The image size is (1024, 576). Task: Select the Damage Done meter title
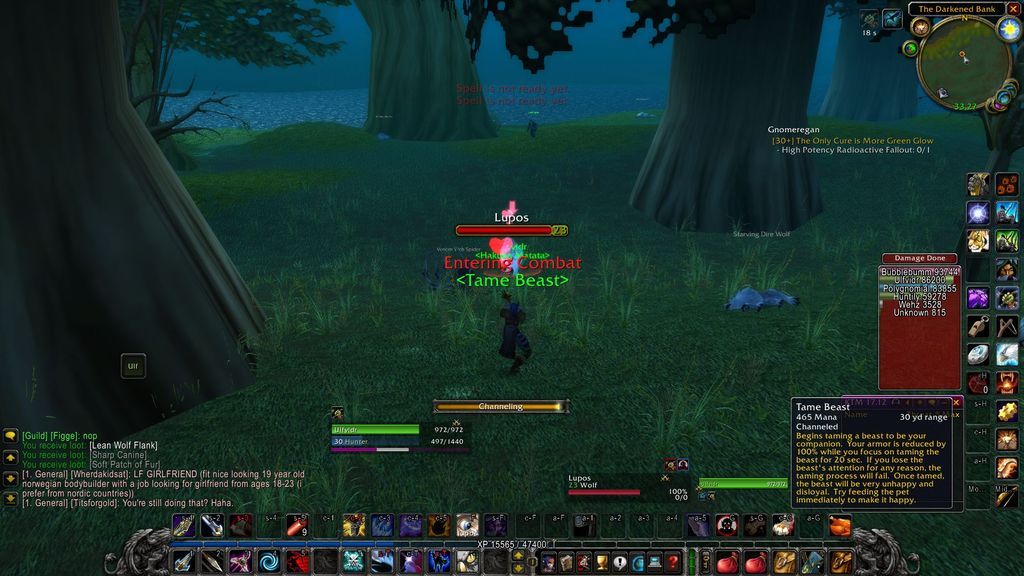point(919,258)
